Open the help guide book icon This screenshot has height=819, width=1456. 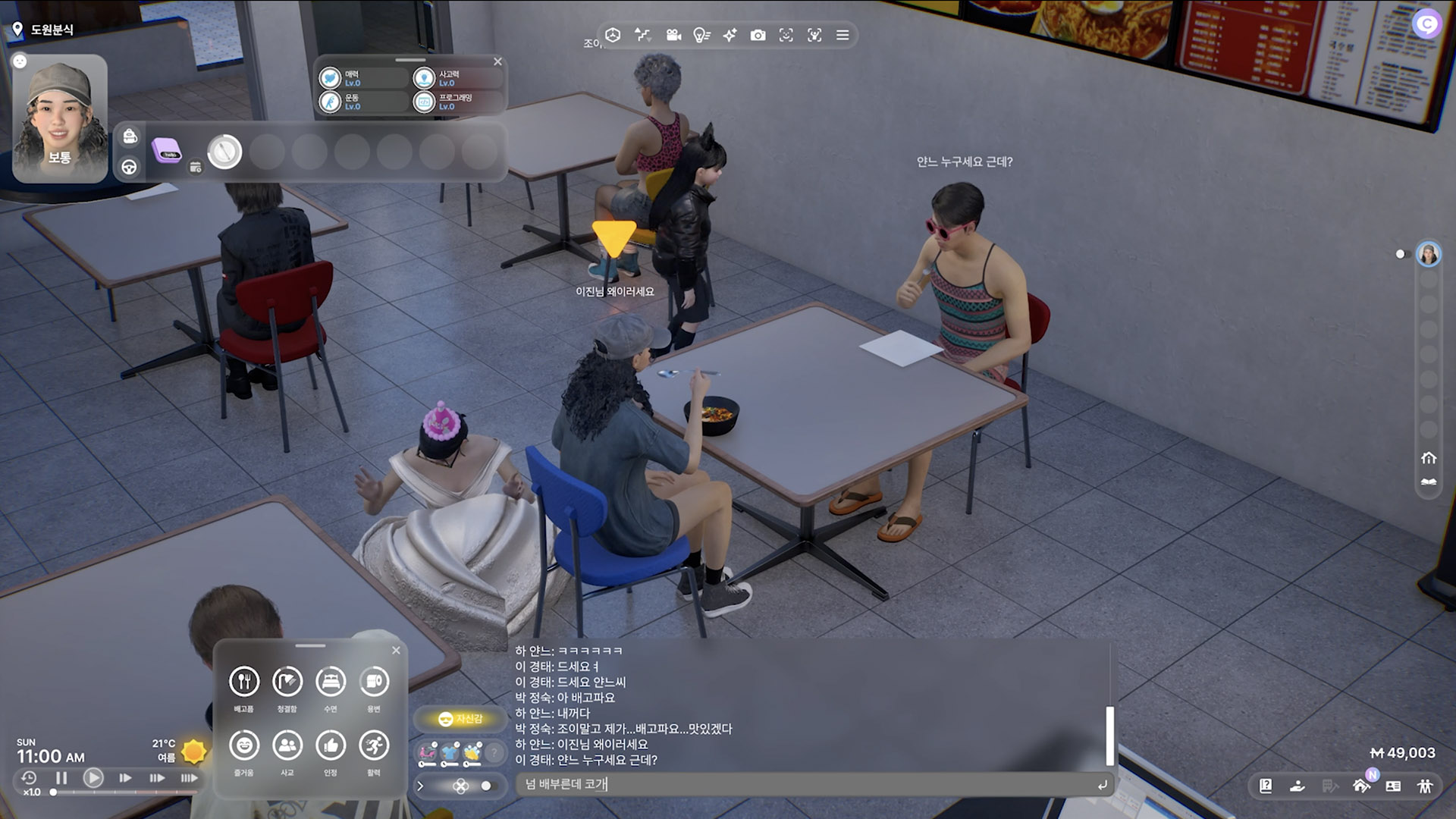click(1265, 786)
